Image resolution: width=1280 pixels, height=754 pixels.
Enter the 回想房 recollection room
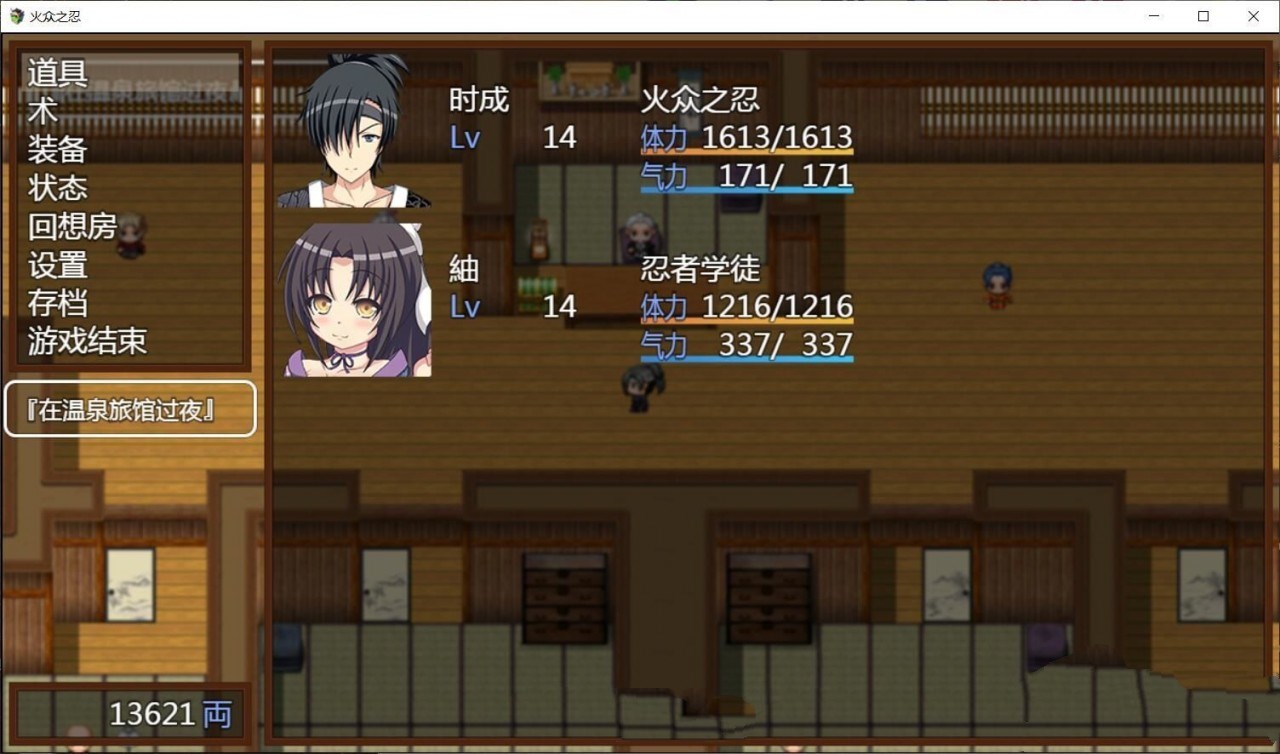click(70, 225)
